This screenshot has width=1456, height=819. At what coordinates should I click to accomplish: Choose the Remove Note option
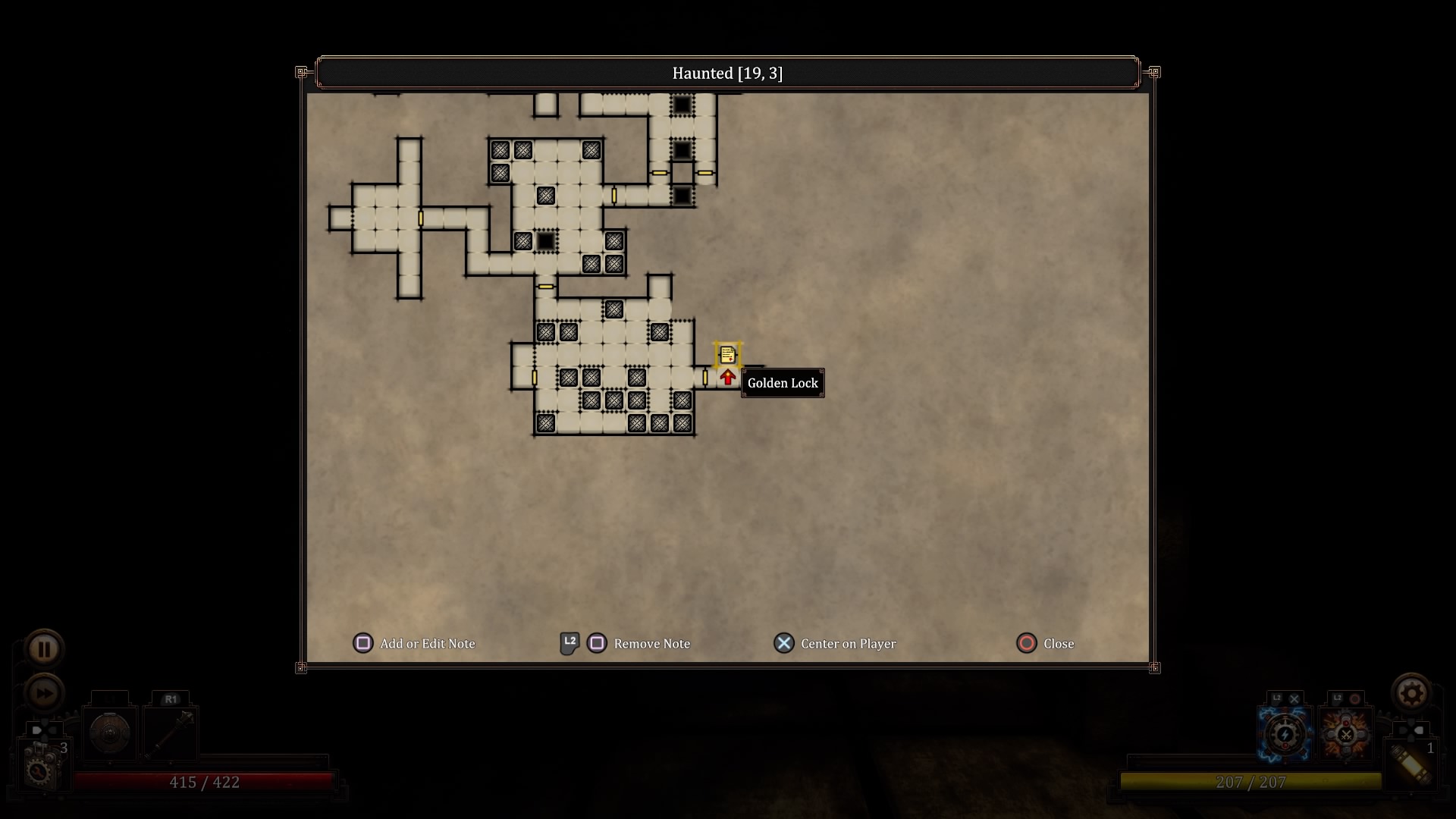[x=626, y=644]
